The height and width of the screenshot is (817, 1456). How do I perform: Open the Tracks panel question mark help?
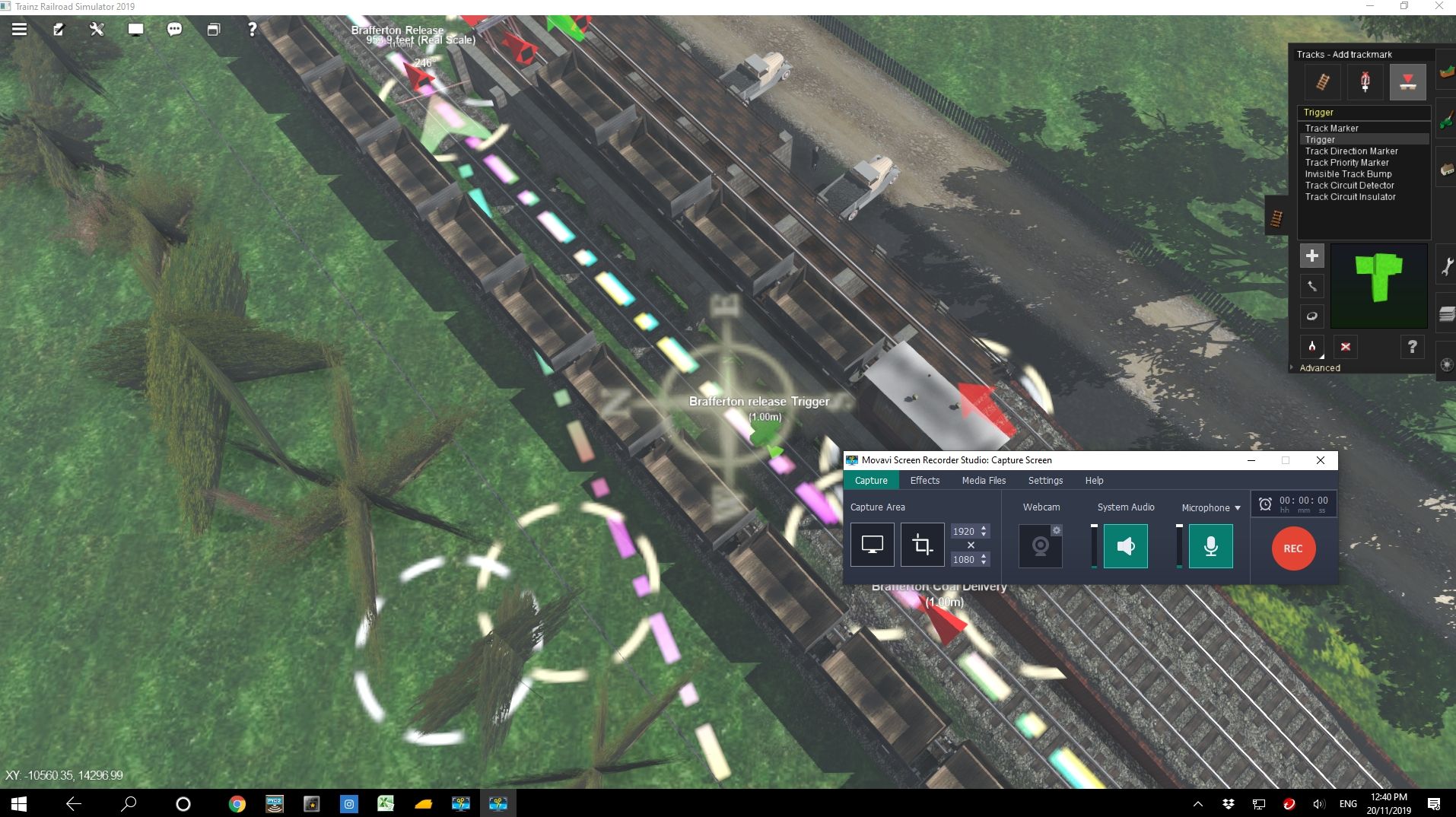point(1412,347)
